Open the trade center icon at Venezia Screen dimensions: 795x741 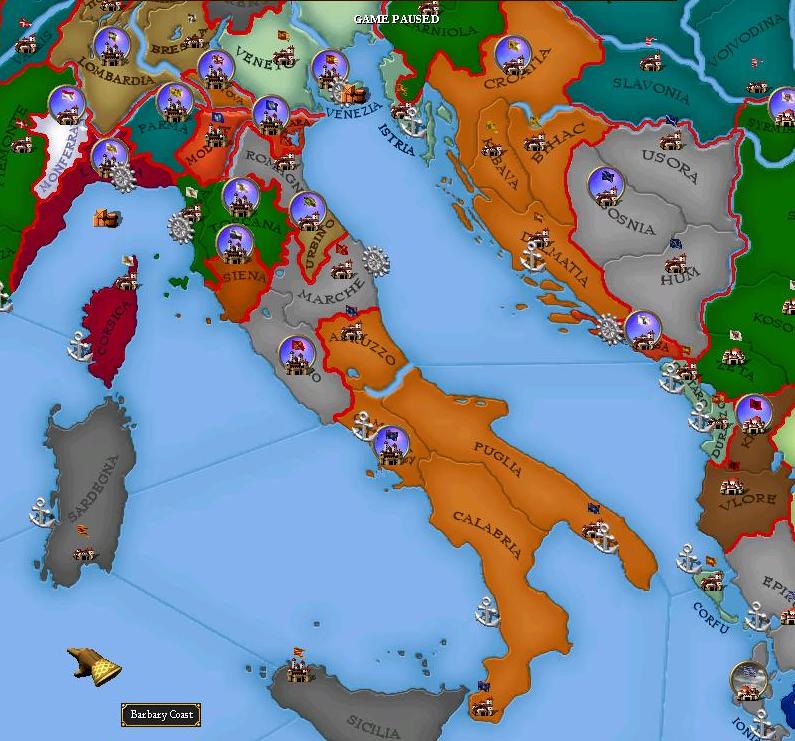[x=351, y=94]
